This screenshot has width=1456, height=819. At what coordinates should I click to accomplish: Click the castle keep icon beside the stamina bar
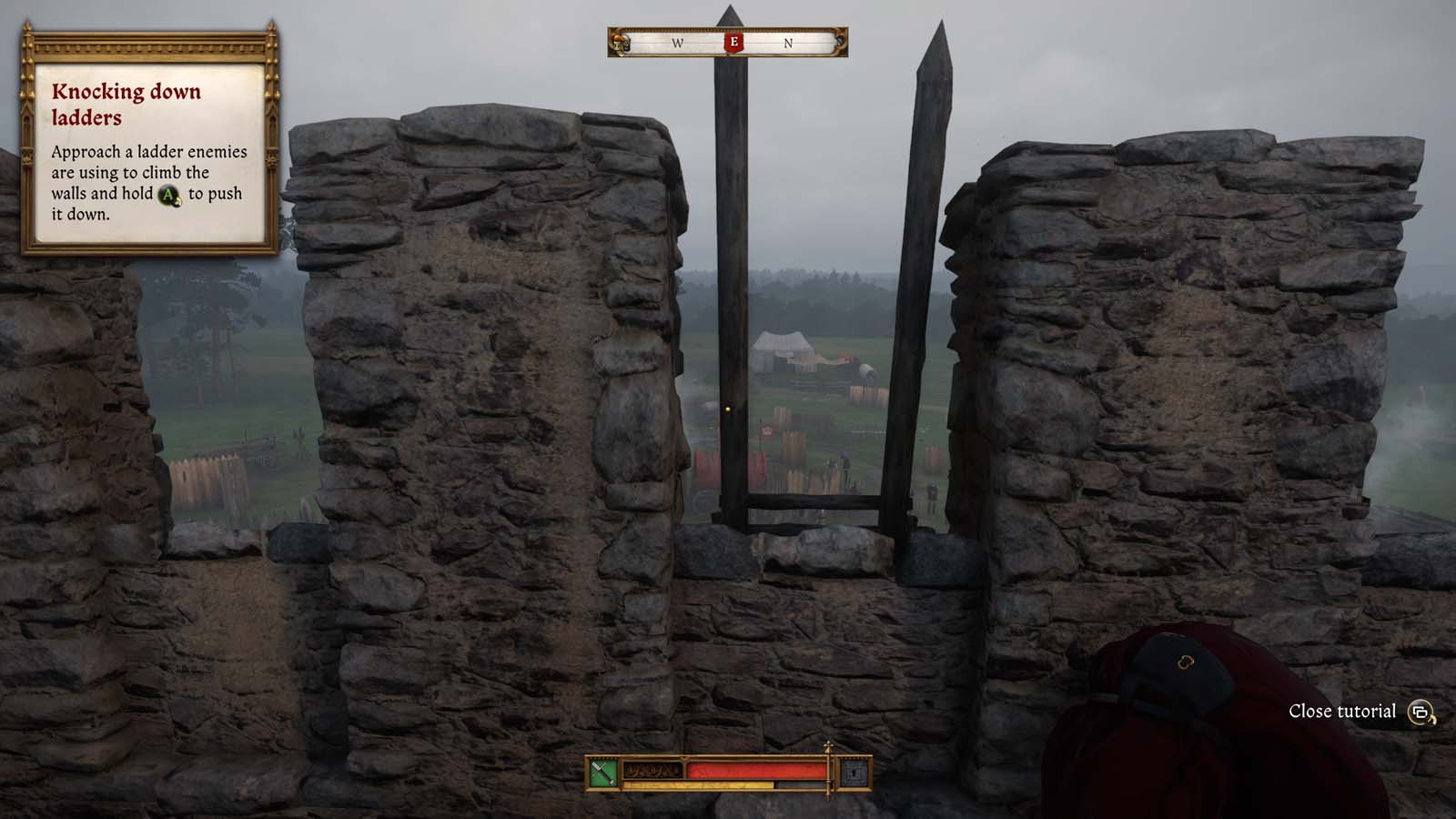[854, 773]
